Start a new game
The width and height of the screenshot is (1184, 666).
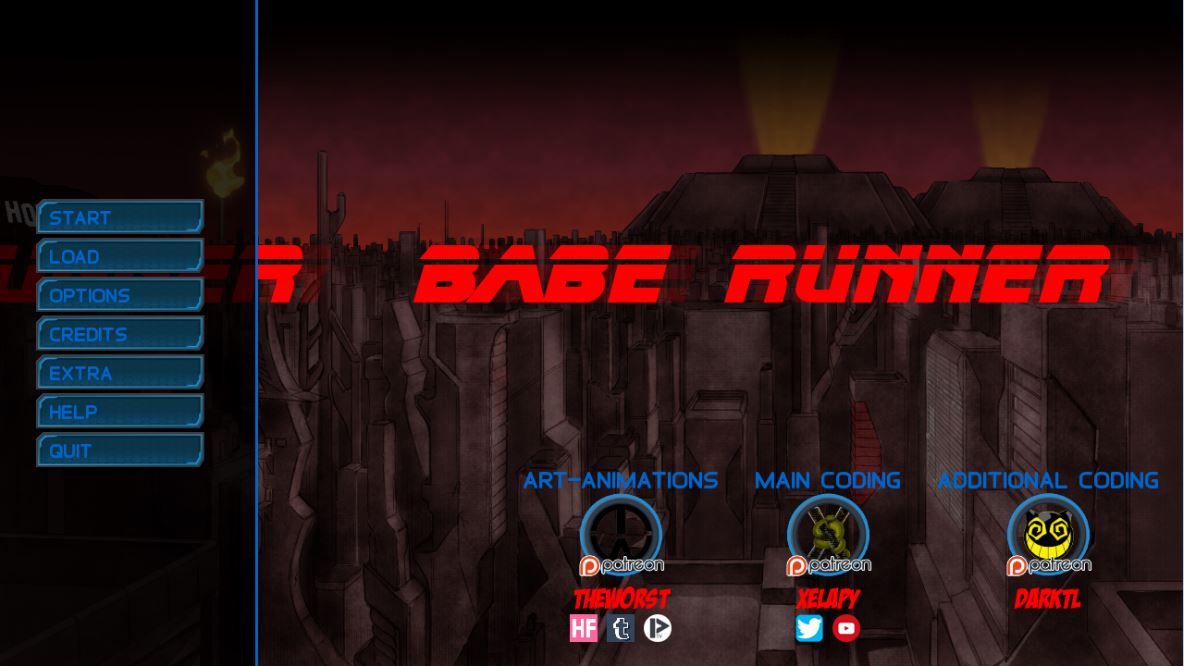tap(120, 217)
